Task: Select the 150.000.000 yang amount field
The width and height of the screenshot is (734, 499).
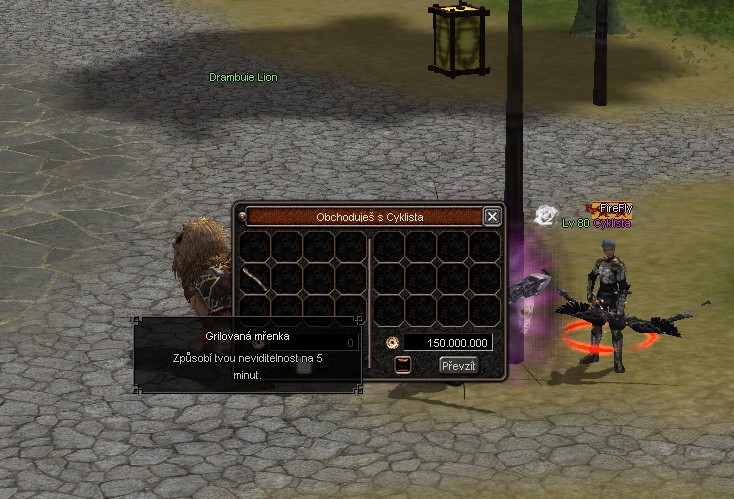Action: (x=447, y=343)
